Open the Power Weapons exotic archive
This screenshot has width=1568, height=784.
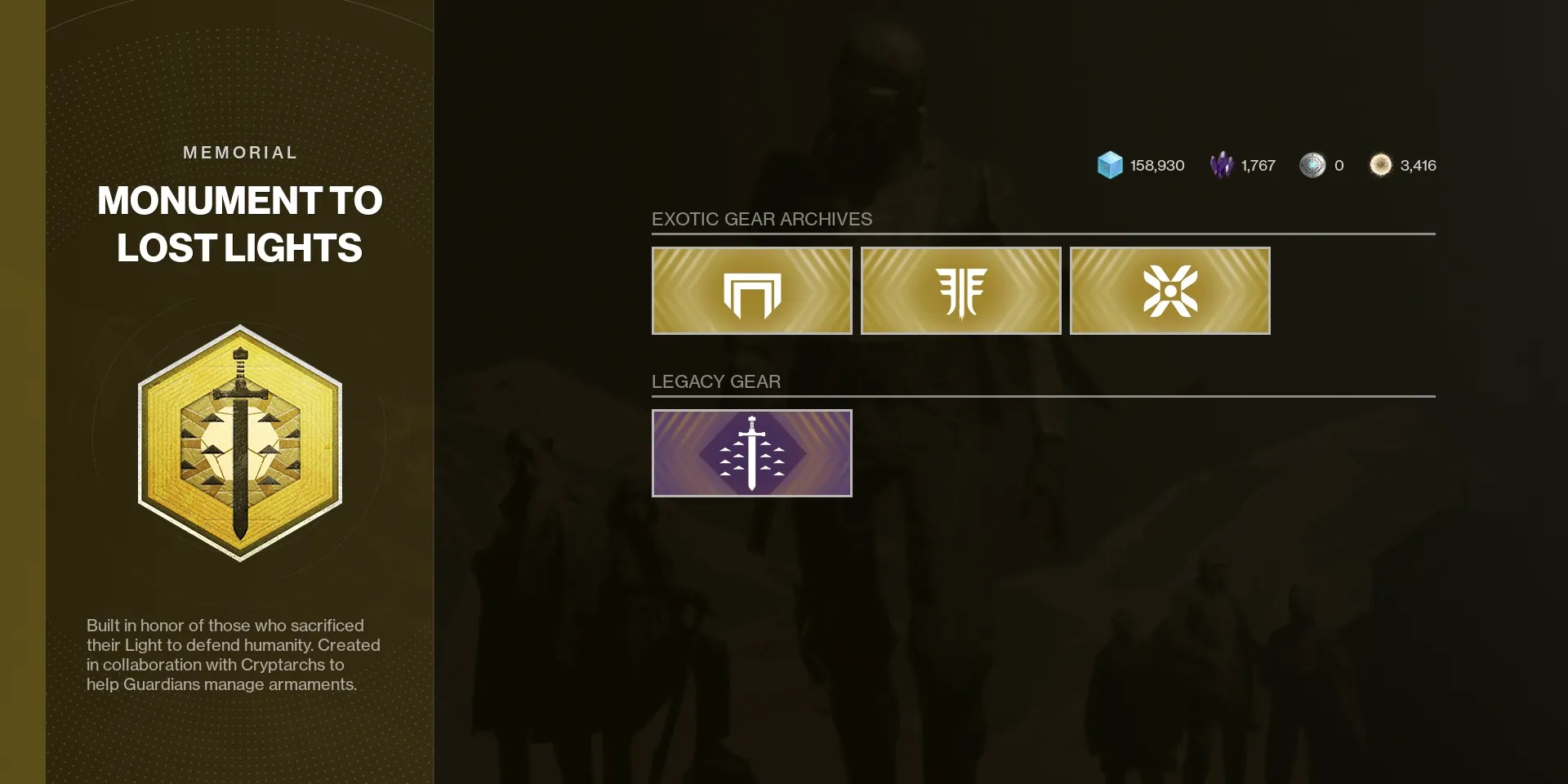tap(1169, 290)
